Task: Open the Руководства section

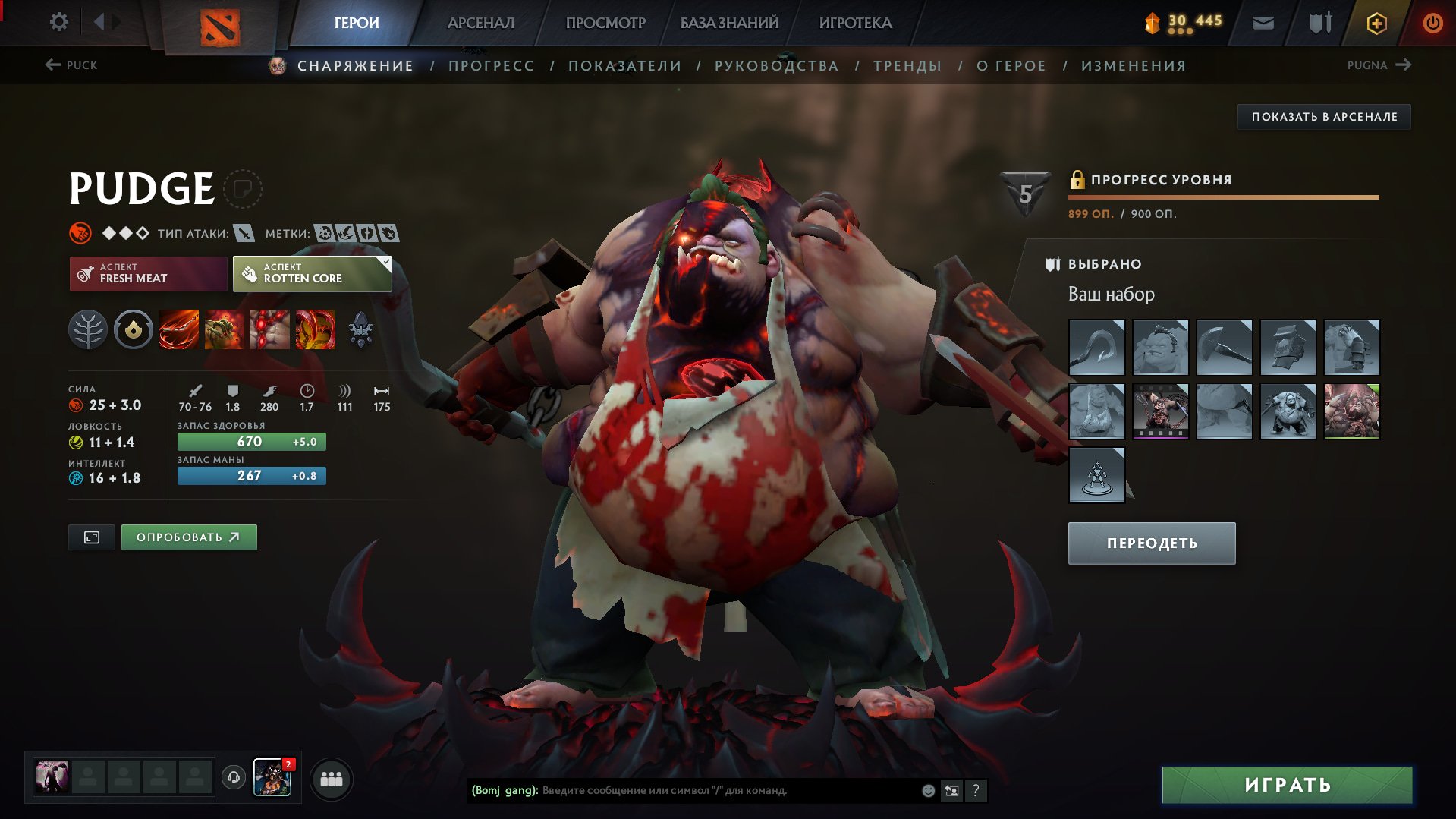Action: click(x=776, y=66)
